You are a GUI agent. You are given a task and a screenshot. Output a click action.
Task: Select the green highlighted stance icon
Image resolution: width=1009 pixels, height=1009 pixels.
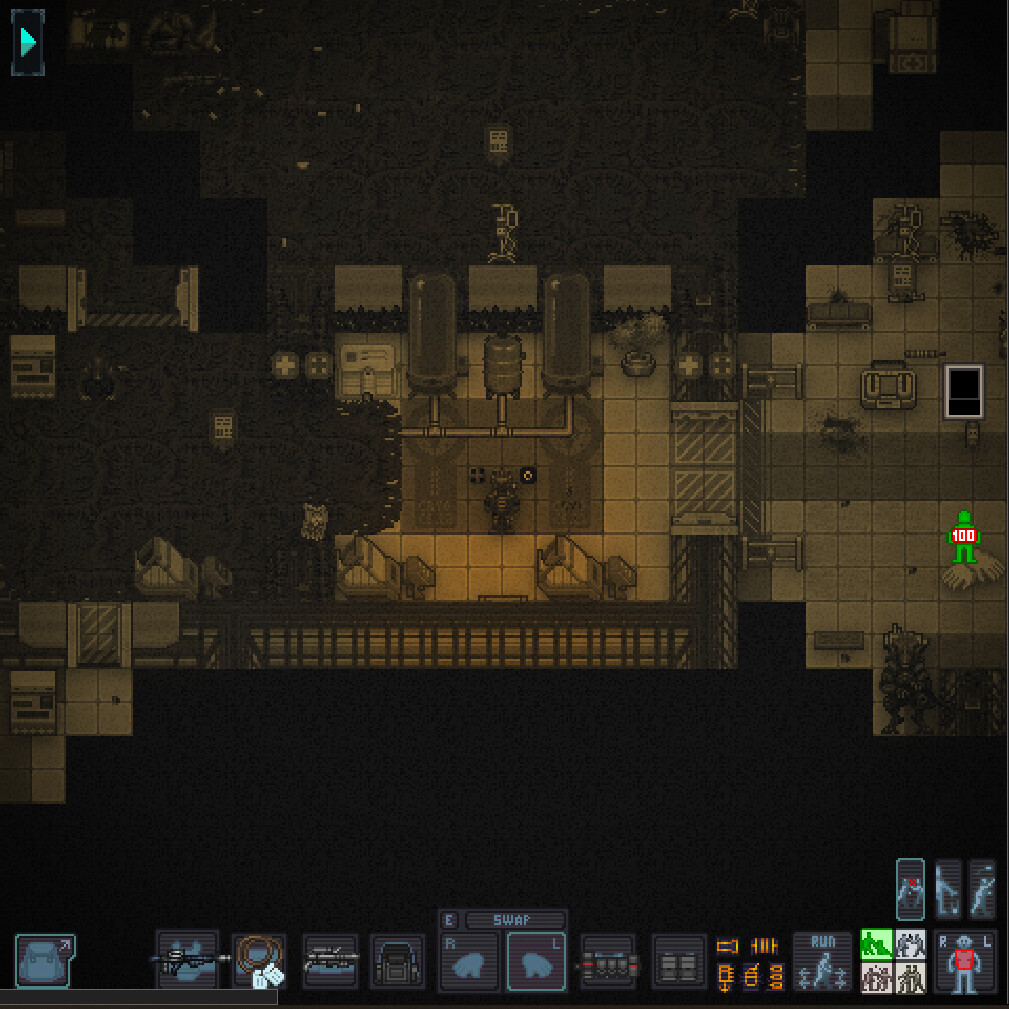click(x=877, y=945)
